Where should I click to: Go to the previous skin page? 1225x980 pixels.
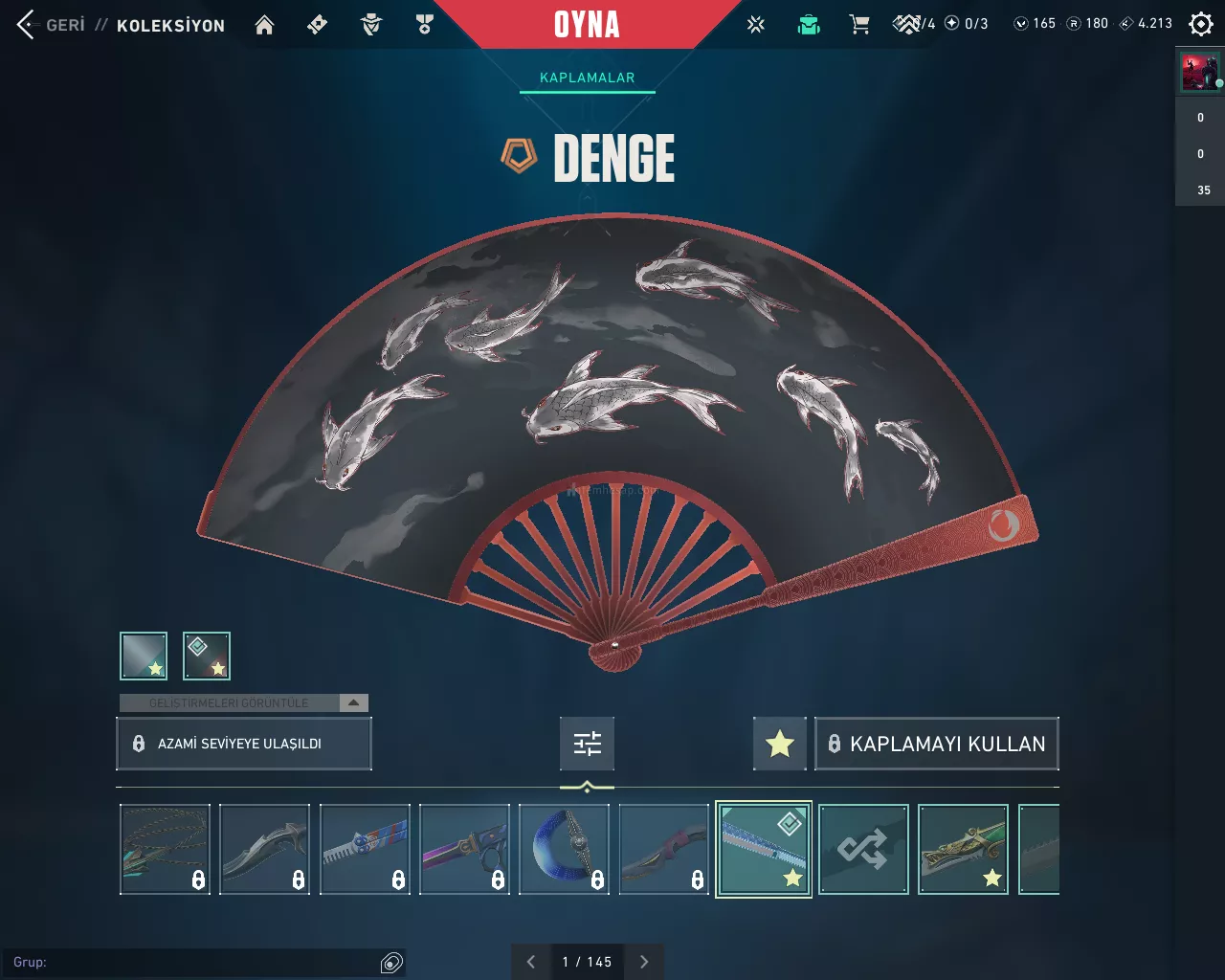click(x=531, y=962)
